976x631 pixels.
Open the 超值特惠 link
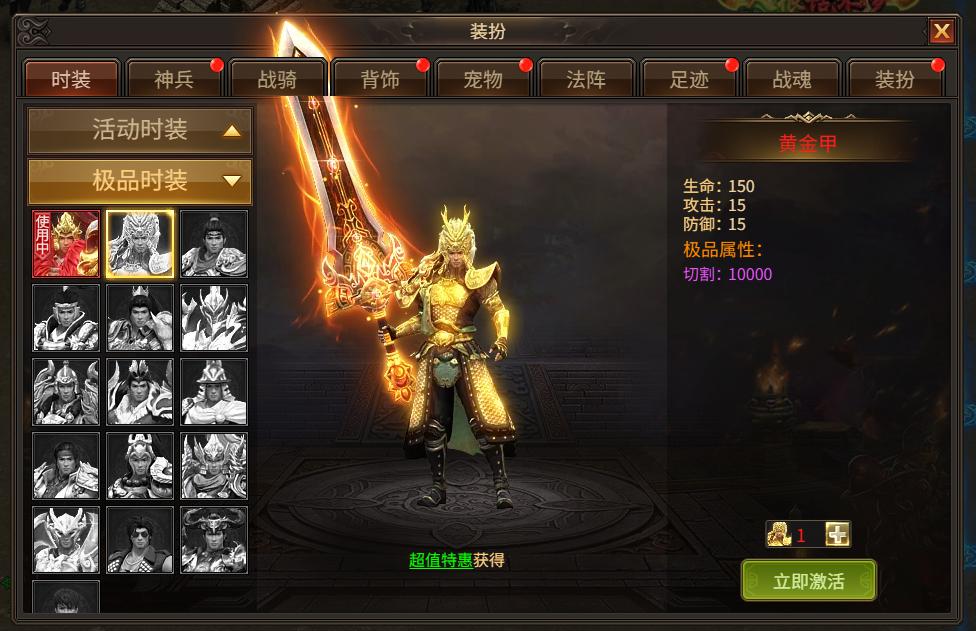440,560
